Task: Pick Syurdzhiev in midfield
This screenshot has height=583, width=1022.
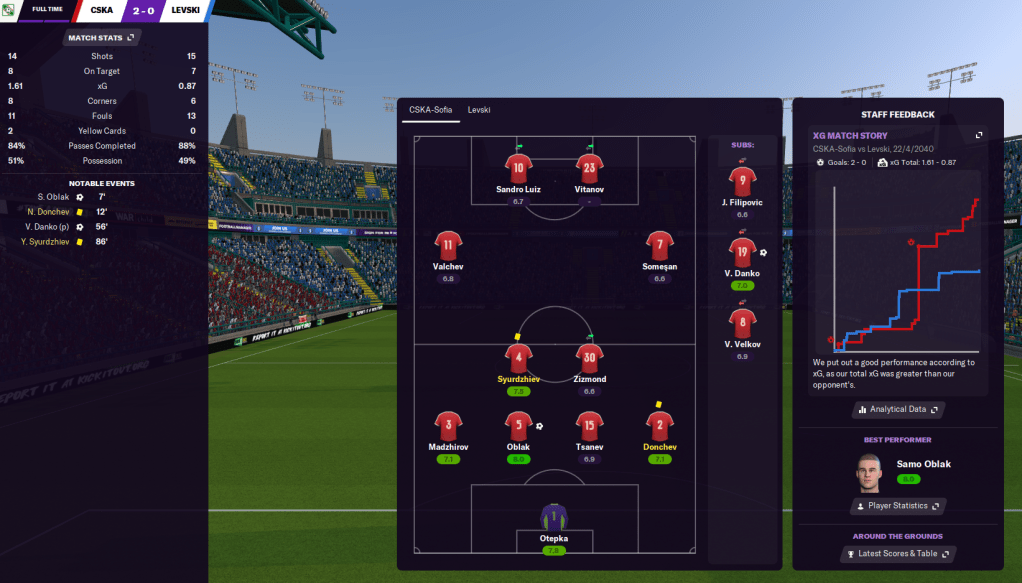Action: tap(518, 357)
